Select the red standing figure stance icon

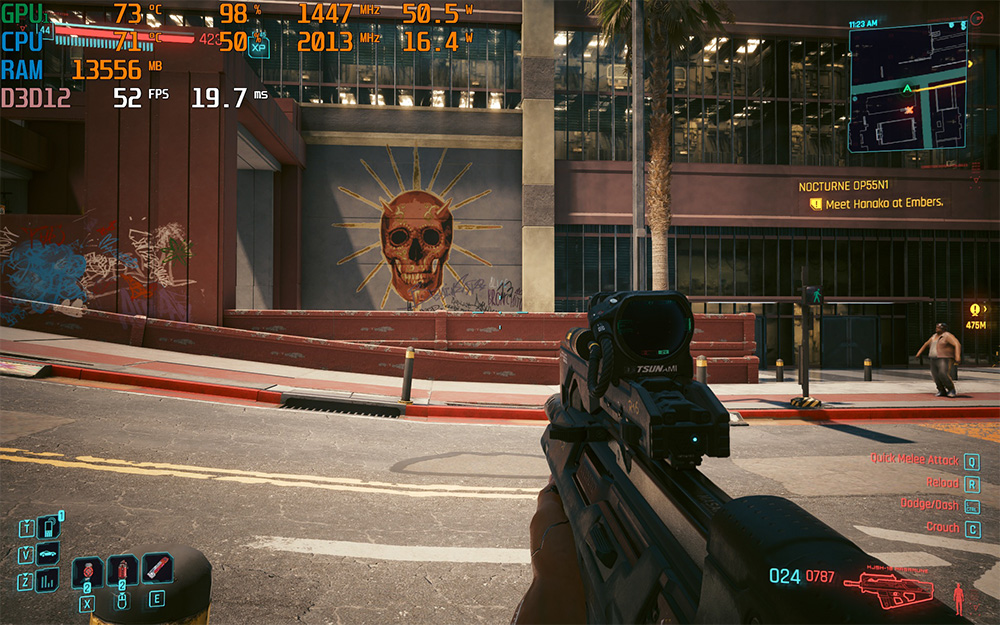(959, 598)
